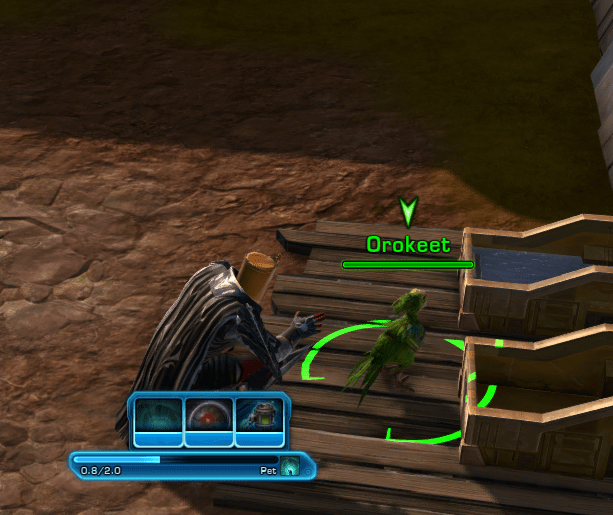Activate the teal radar scan ability
Viewport: 613px width, 515px height.
point(159,419)
